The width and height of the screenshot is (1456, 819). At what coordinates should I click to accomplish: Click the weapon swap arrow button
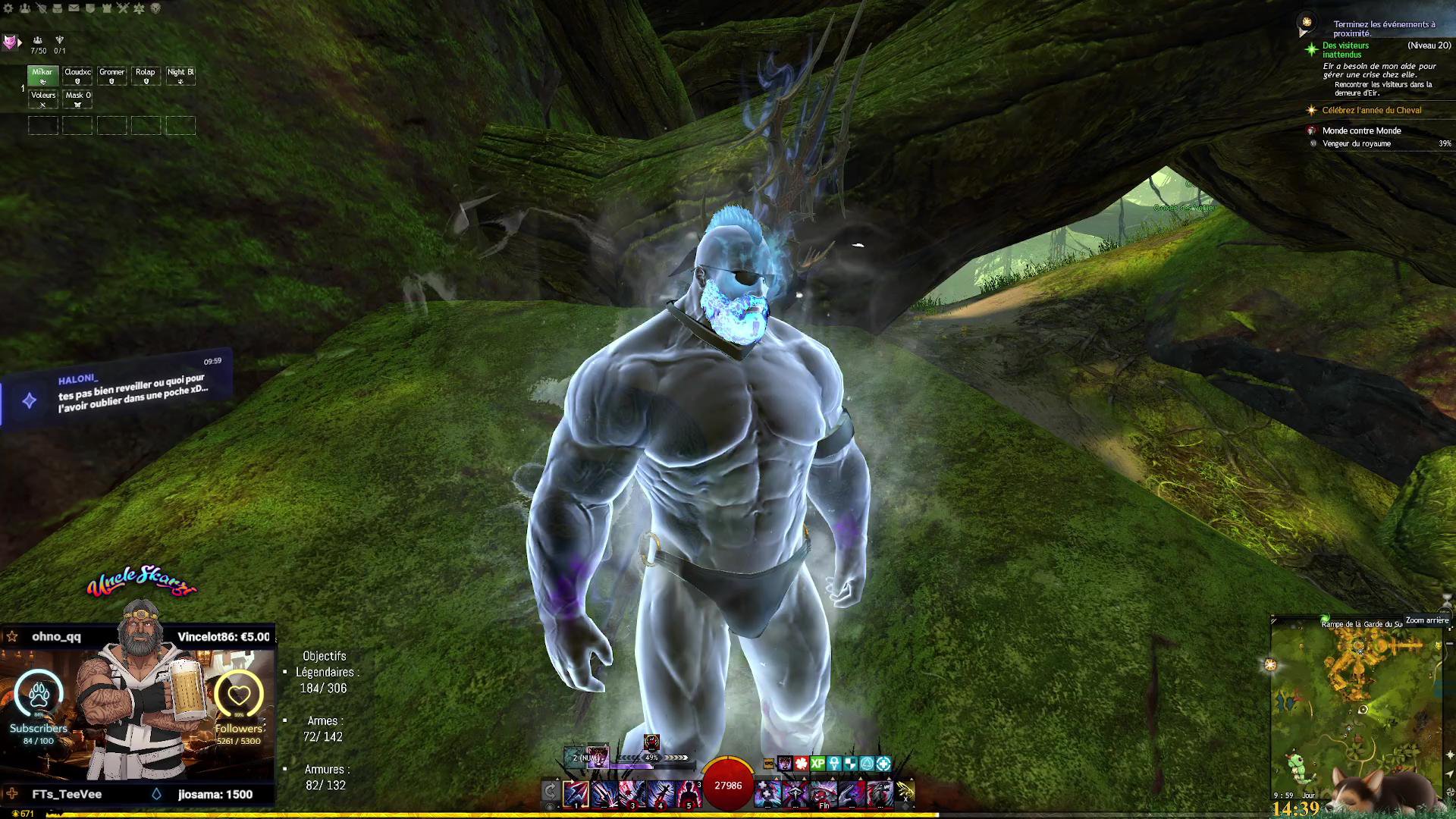551,792
